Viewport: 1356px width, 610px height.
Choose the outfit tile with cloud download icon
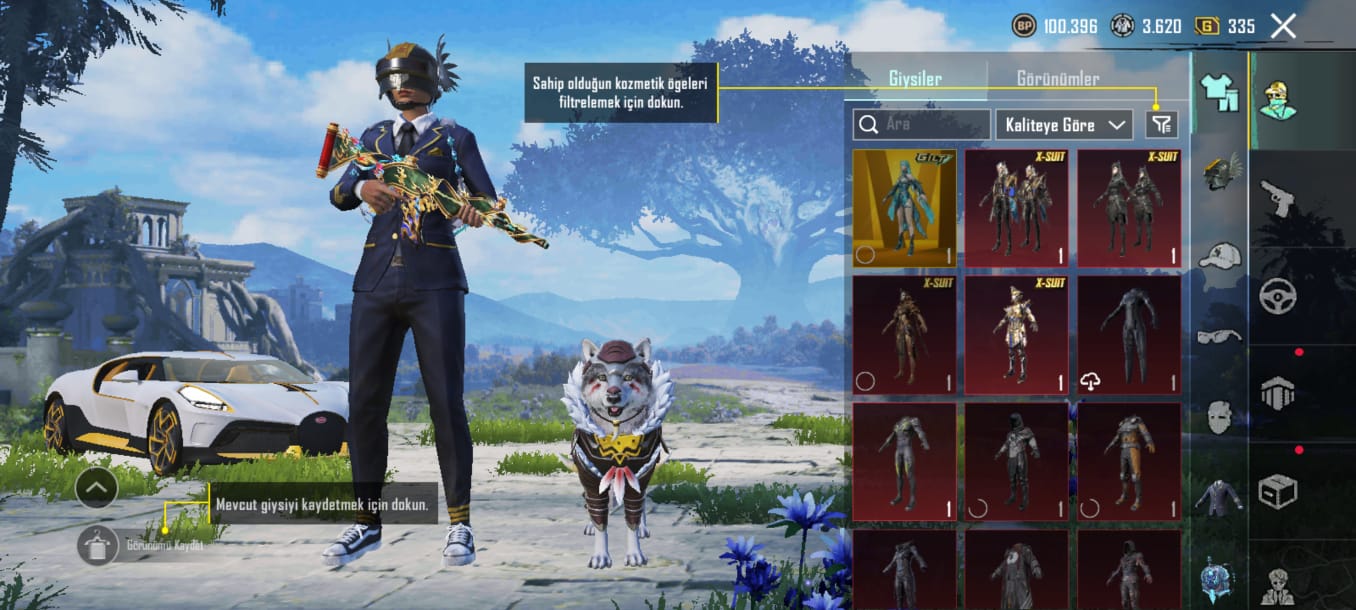click(1129, 335)
